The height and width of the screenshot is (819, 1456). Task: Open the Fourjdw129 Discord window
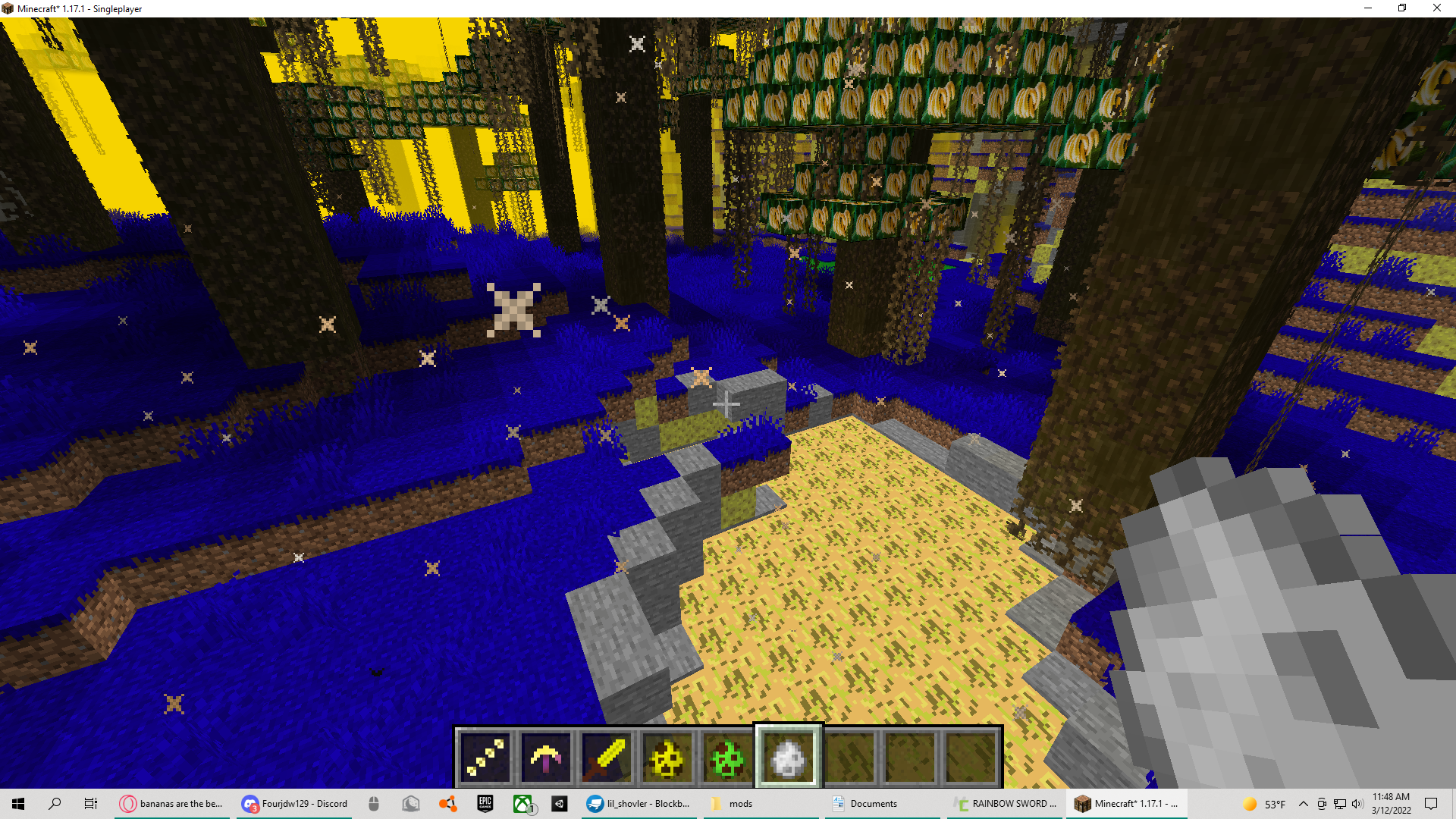[x=294, y=803]
